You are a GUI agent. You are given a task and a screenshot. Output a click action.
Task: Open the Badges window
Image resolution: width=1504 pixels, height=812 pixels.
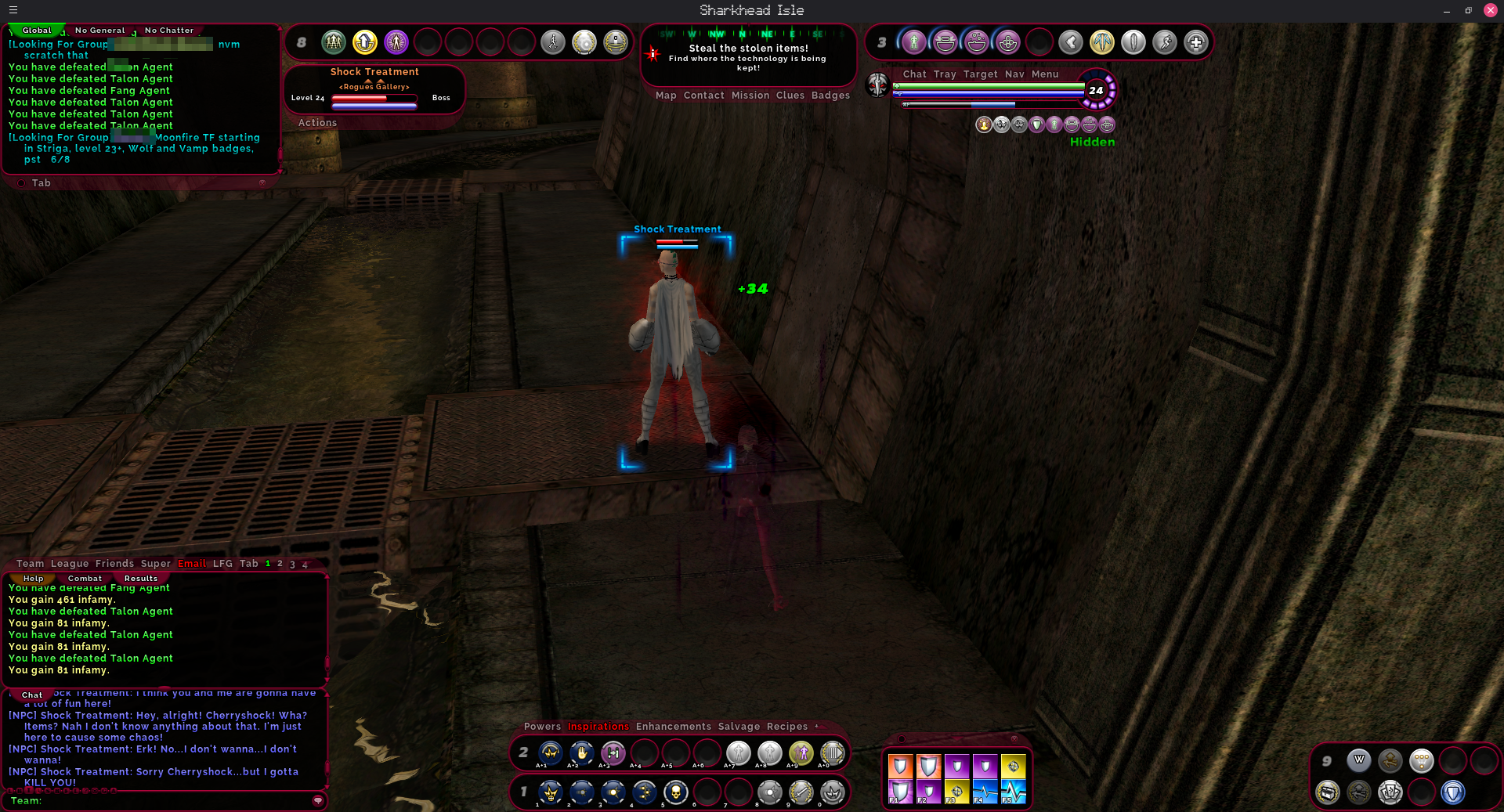(830, 96)
